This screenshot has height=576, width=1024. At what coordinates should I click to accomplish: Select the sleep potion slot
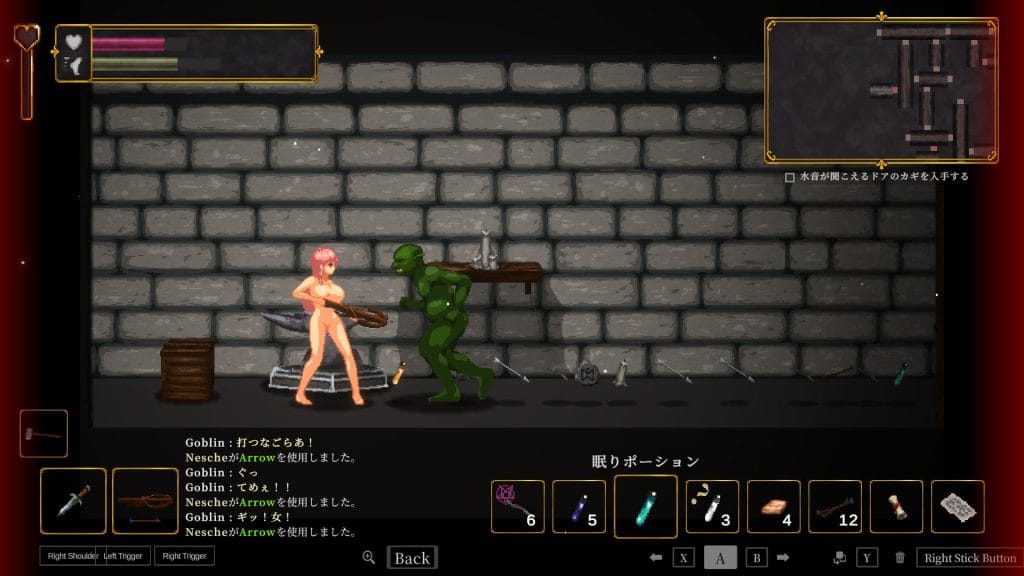coord(645,506)
